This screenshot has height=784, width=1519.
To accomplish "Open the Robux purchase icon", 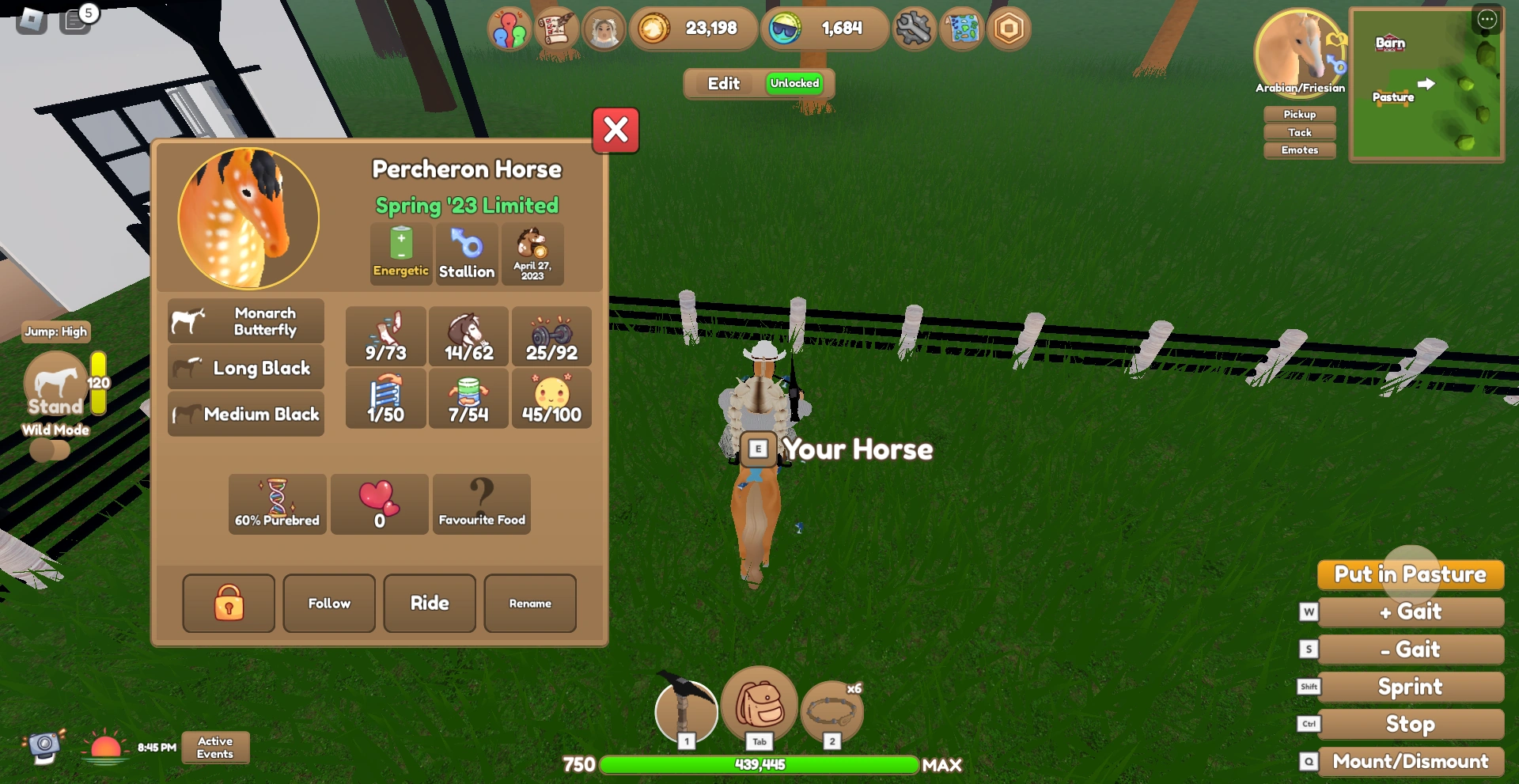I will click(1009, 28).
